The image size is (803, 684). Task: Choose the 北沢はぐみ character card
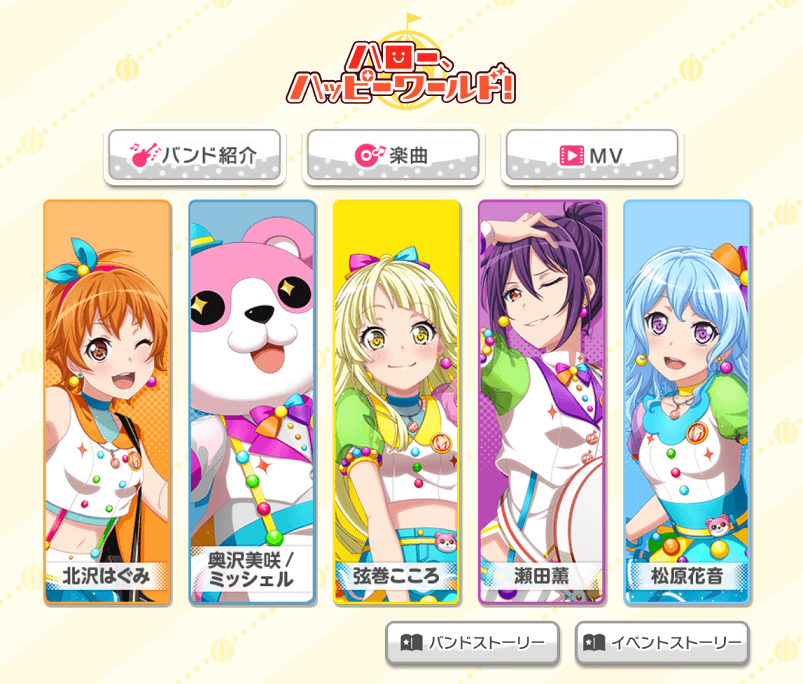pos(107,402)
